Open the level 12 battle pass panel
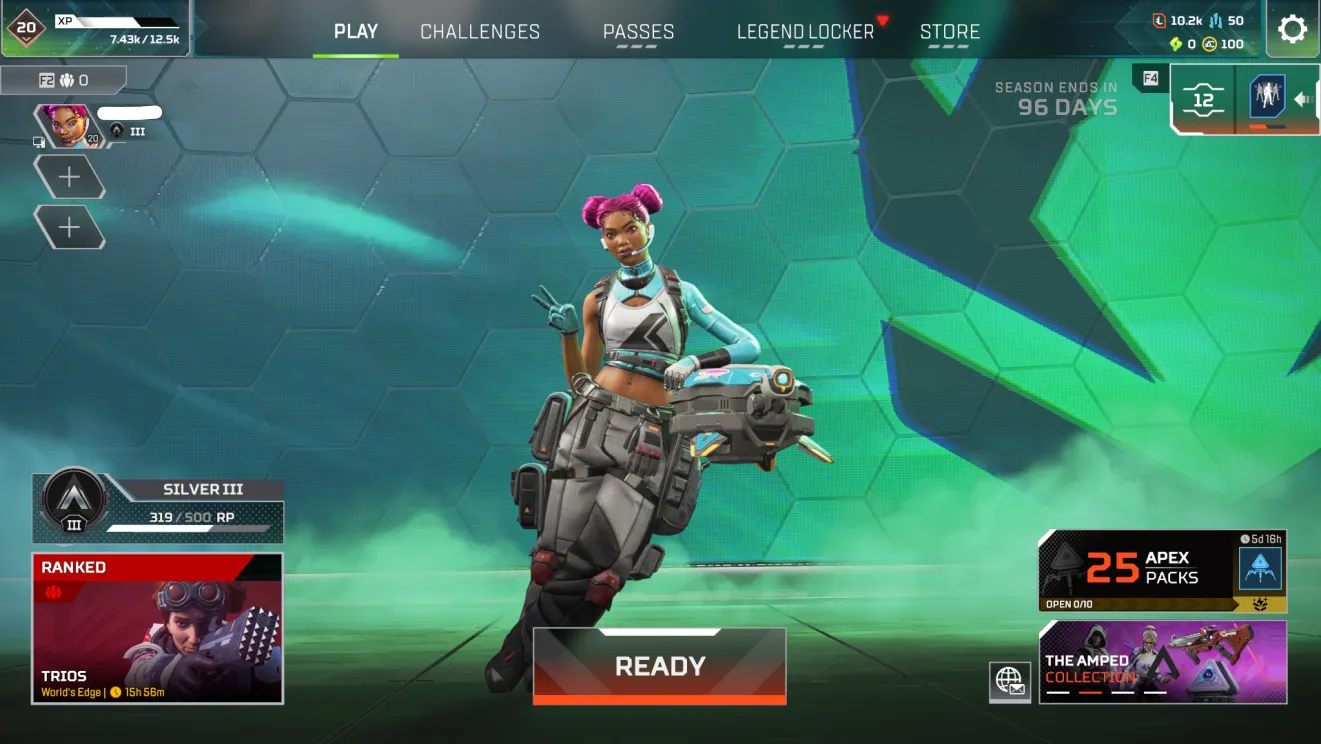Screen dimensions: 1321x744 click(1203, 99)
